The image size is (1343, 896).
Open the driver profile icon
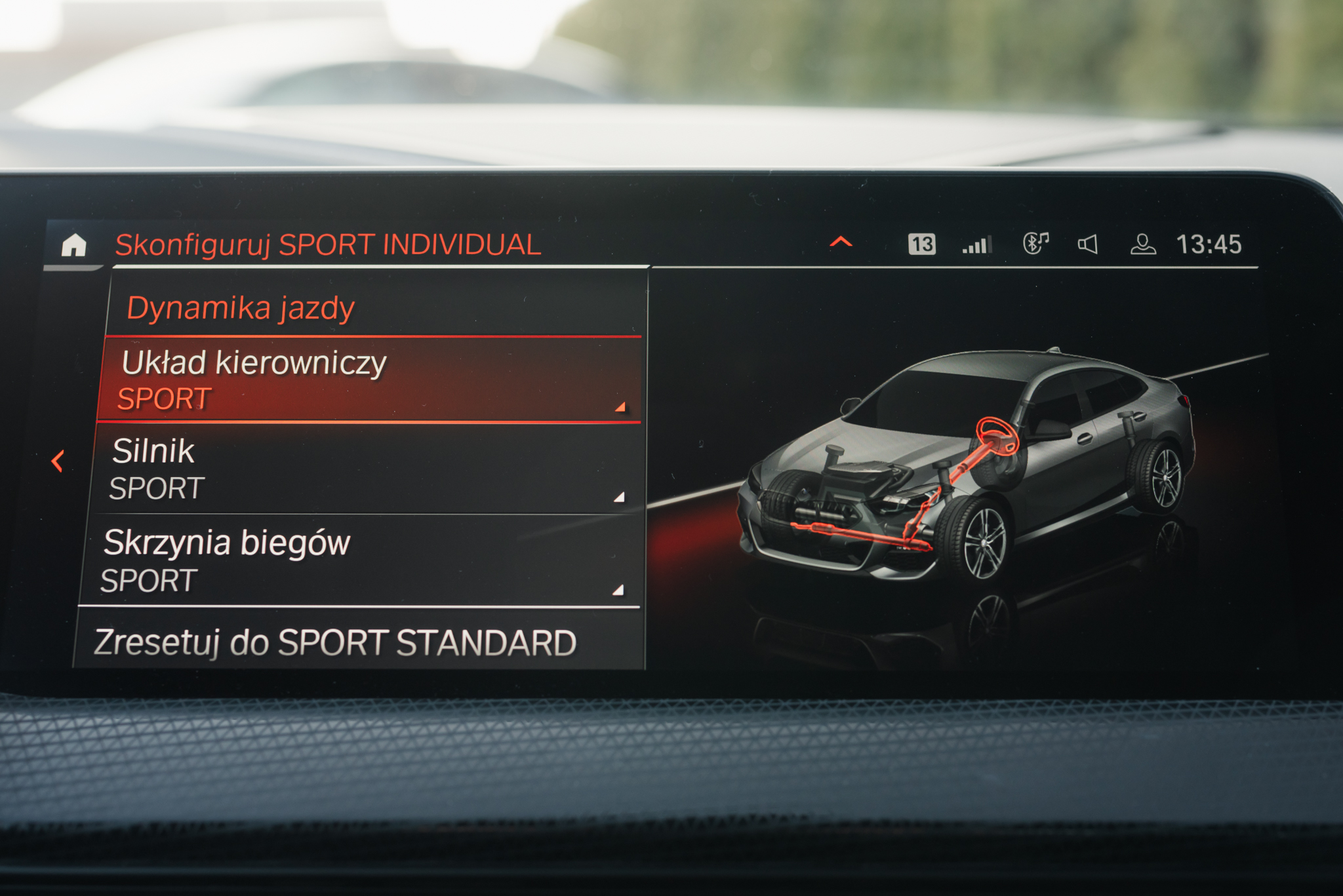point(1142,244)
